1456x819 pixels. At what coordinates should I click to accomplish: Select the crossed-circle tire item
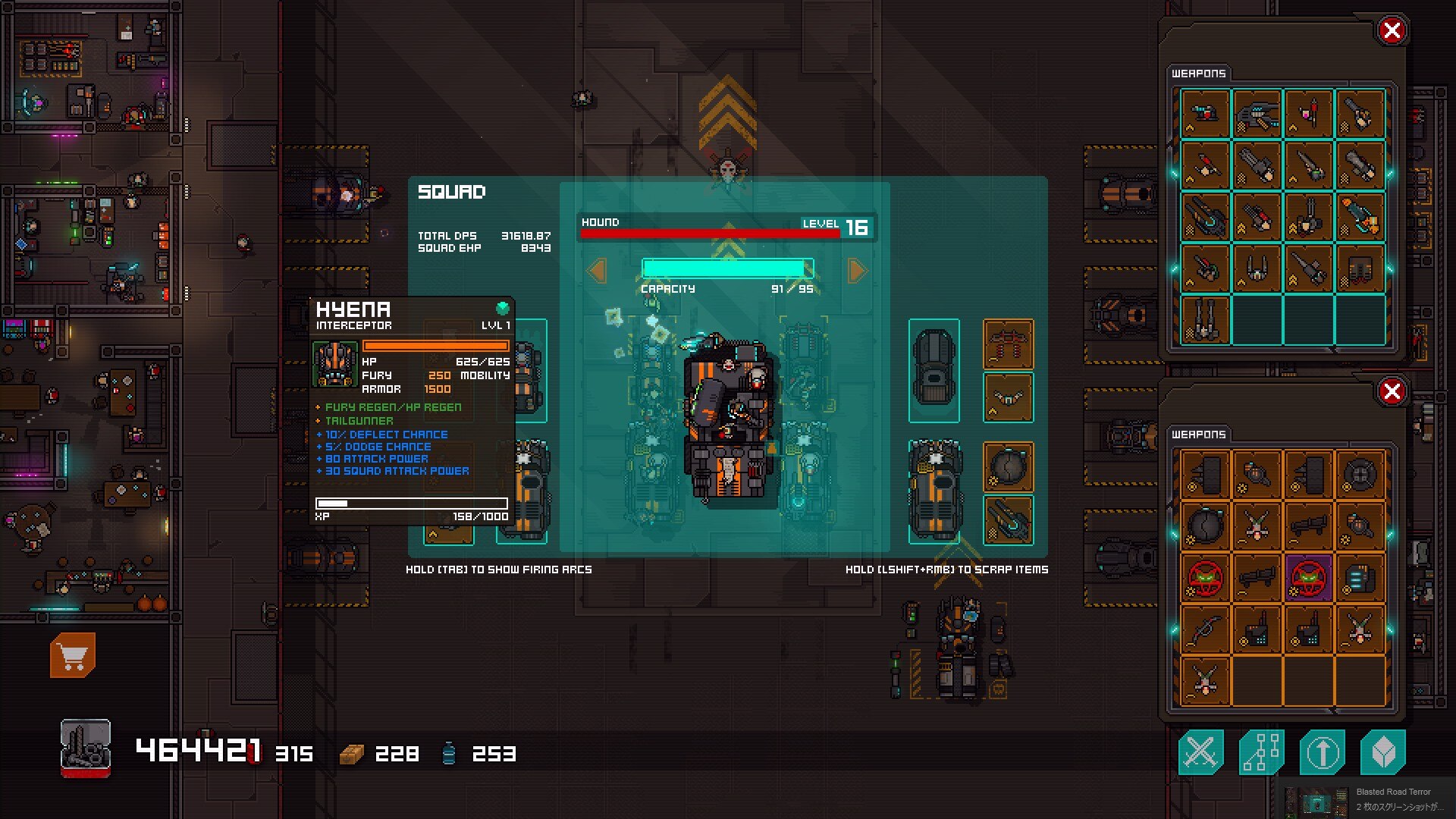[1360, 474]
